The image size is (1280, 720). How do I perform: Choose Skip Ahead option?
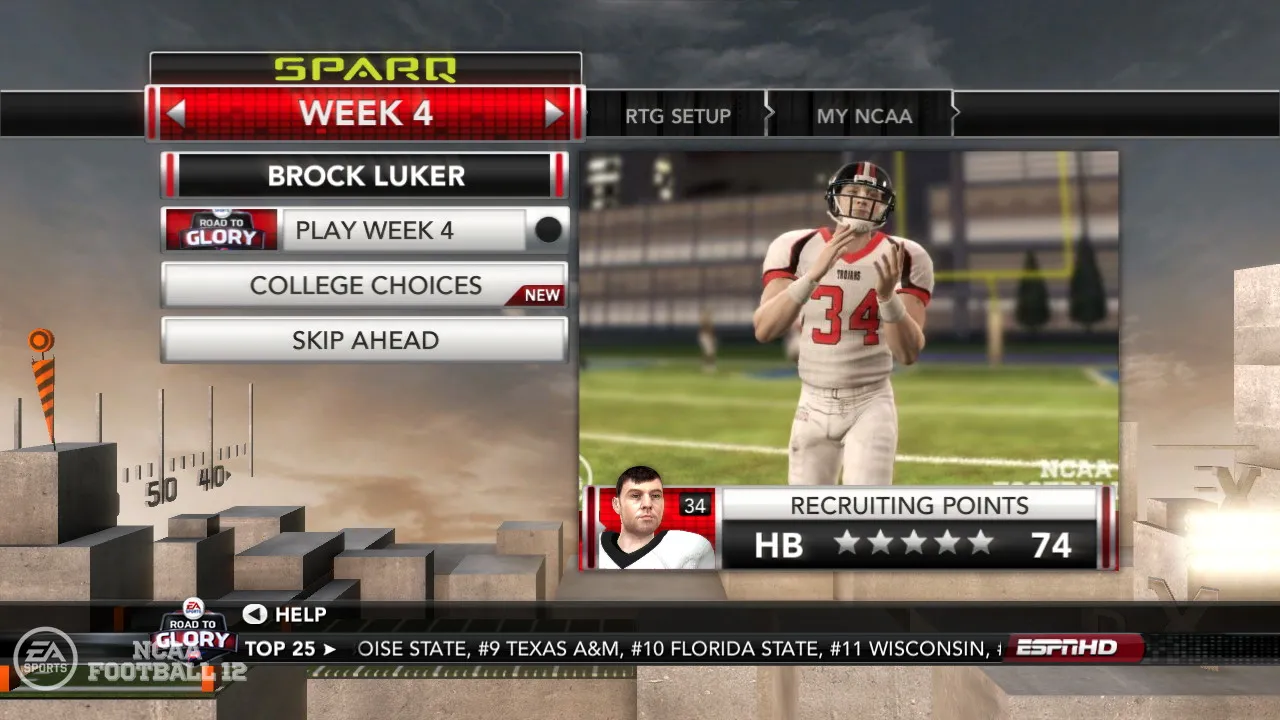(365, 341)
